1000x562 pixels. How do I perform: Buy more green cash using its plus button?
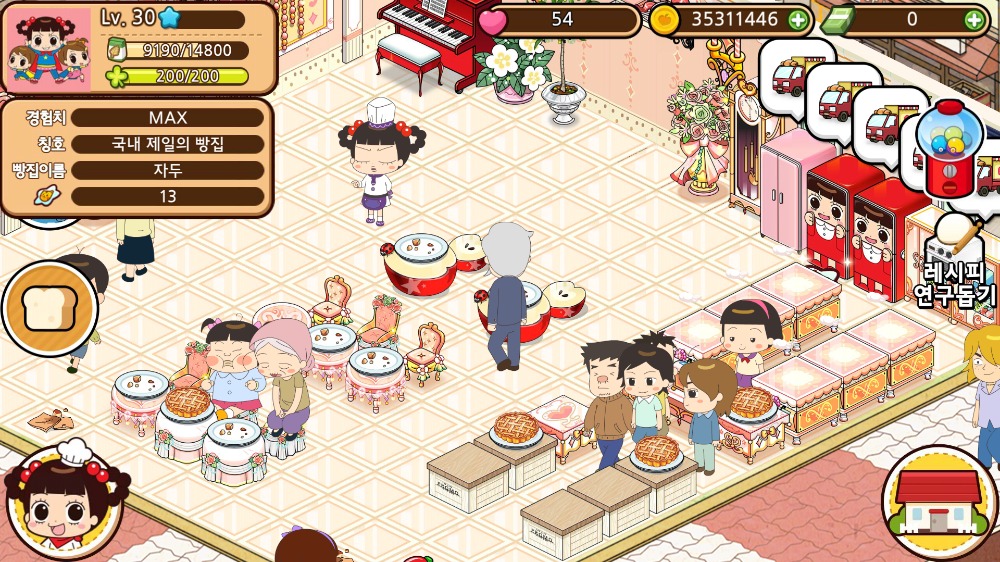tap(974, 19)
